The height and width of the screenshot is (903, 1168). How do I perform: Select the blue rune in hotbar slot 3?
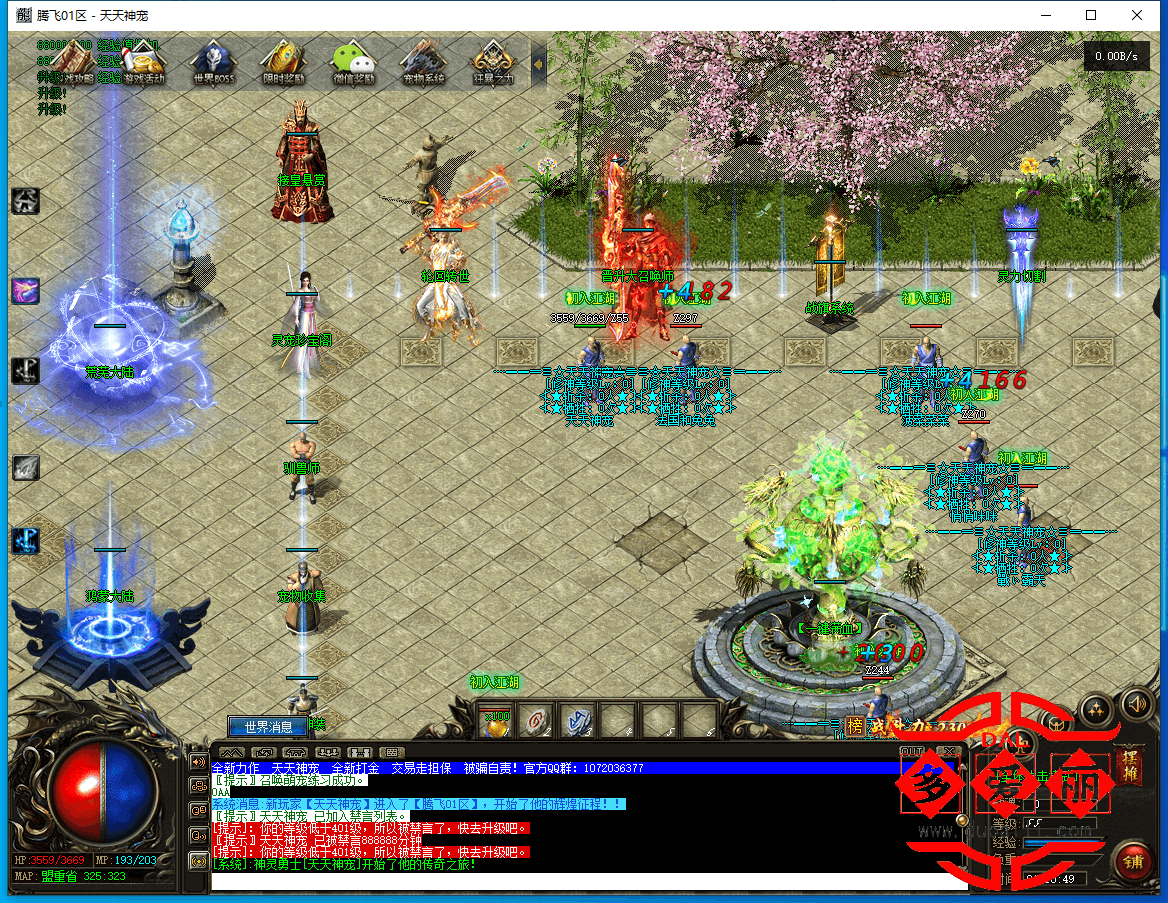[577, 720]
